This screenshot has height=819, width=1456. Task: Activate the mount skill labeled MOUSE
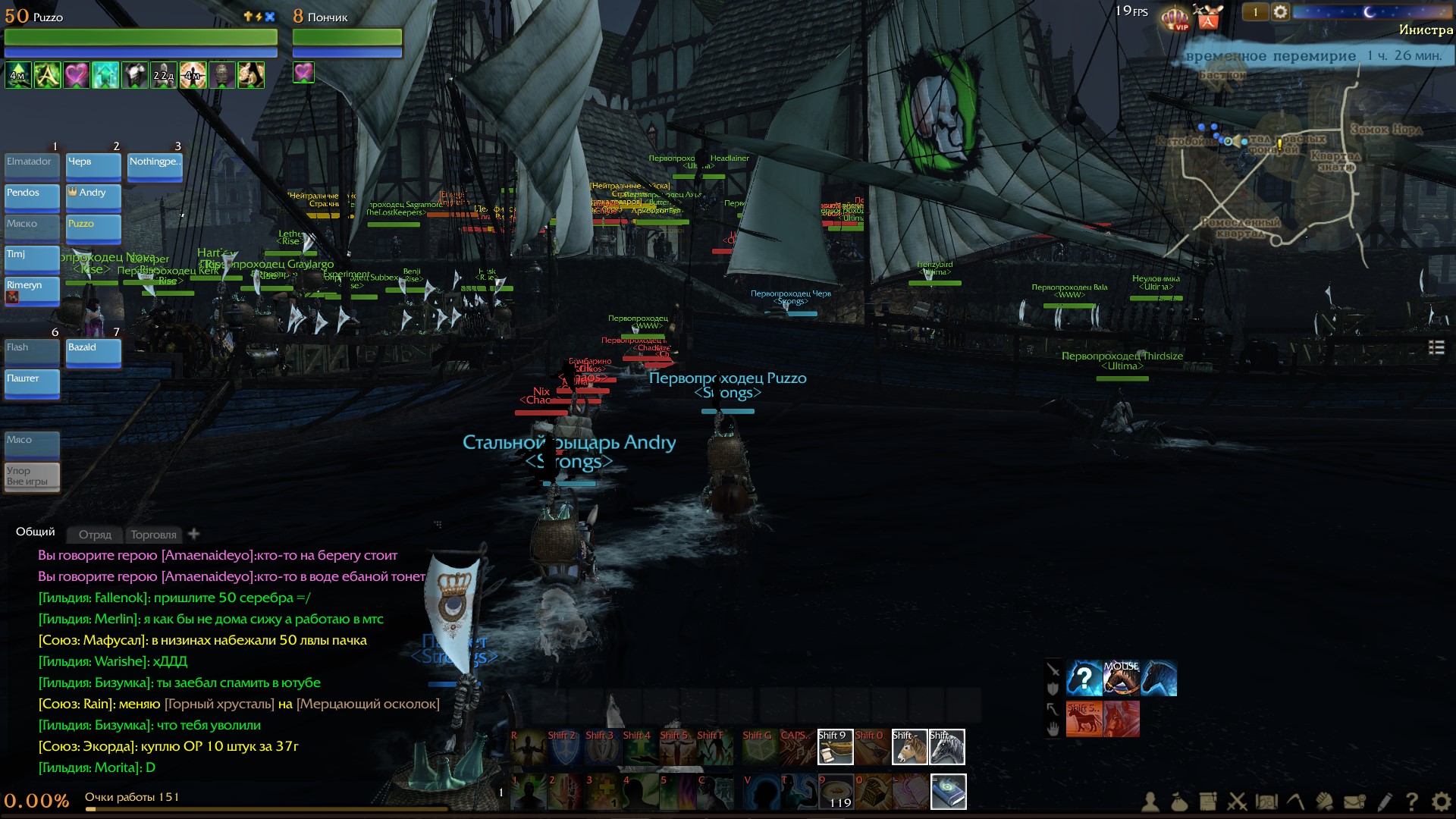coord(1122,678)
